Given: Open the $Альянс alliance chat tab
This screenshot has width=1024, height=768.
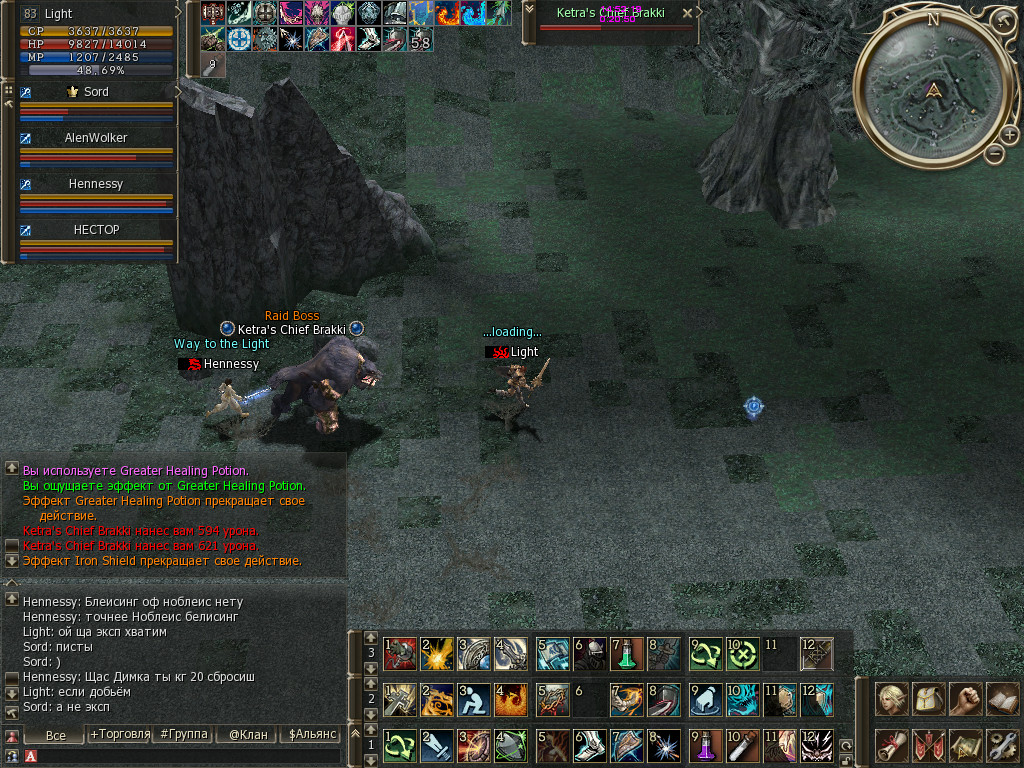Looking at the screenshot, I should [310, 735].
